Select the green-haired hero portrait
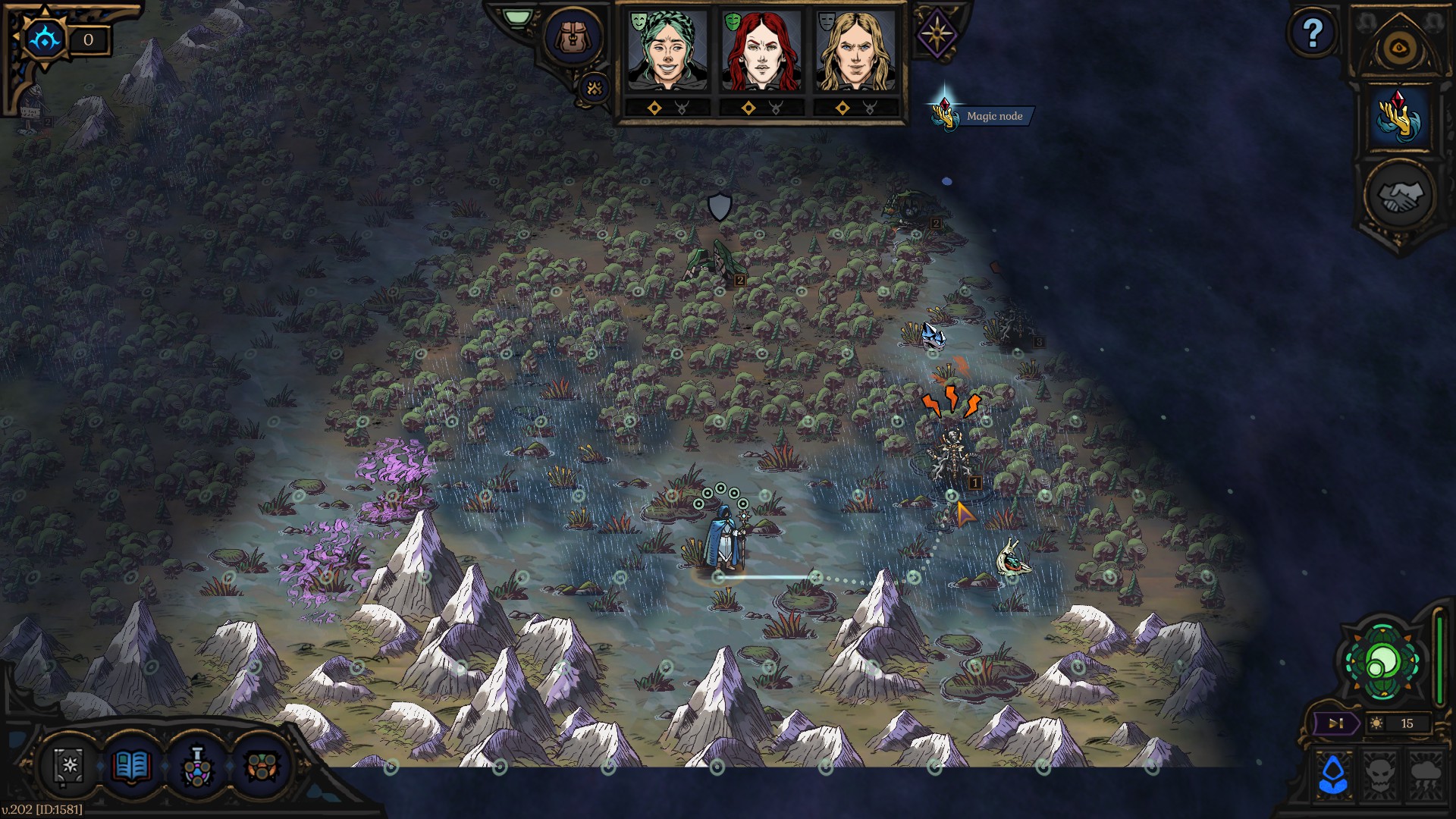The image size is (1456, 819). coord(667,52)
